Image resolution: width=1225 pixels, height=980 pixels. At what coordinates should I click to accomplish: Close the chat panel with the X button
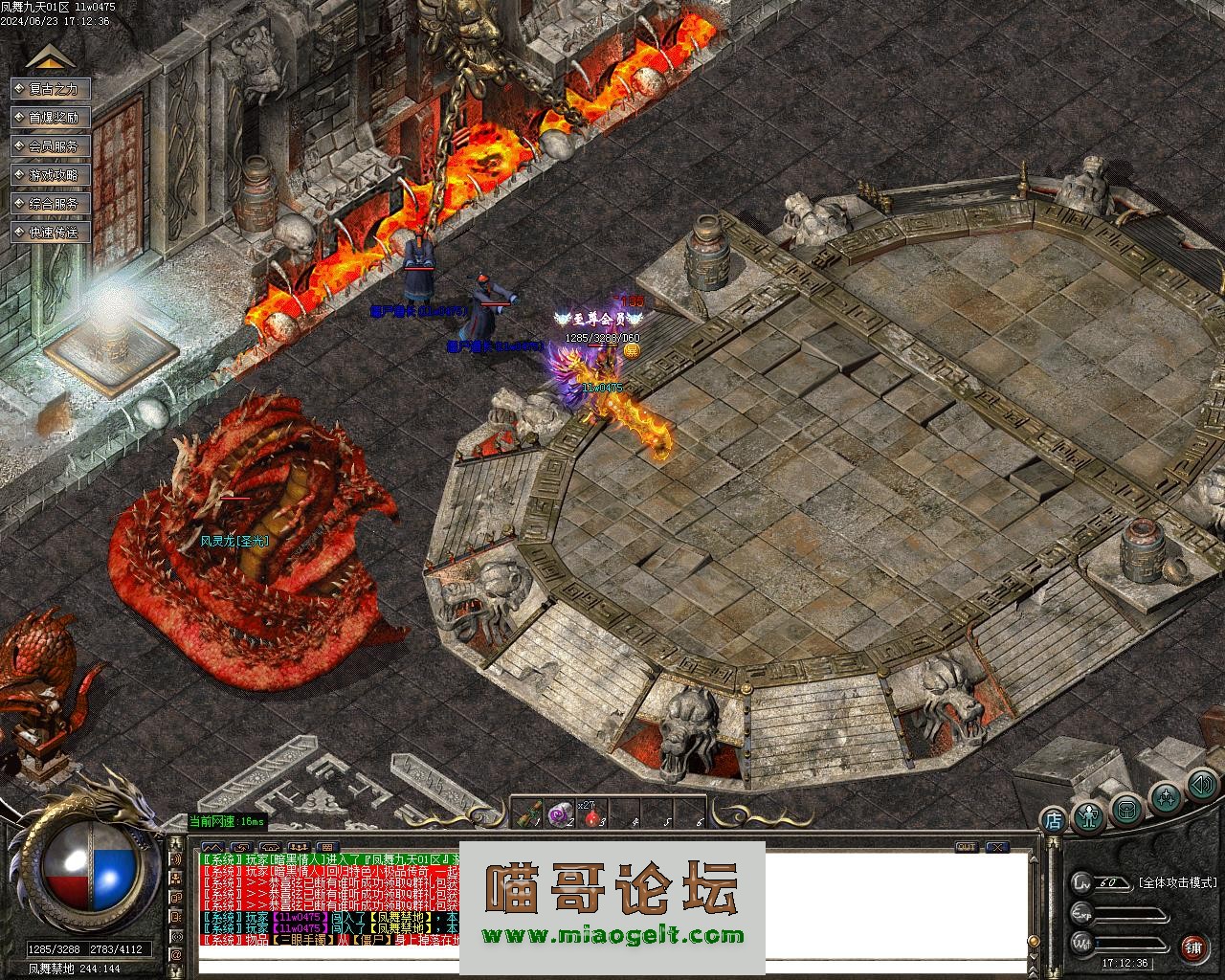[997, 847]
